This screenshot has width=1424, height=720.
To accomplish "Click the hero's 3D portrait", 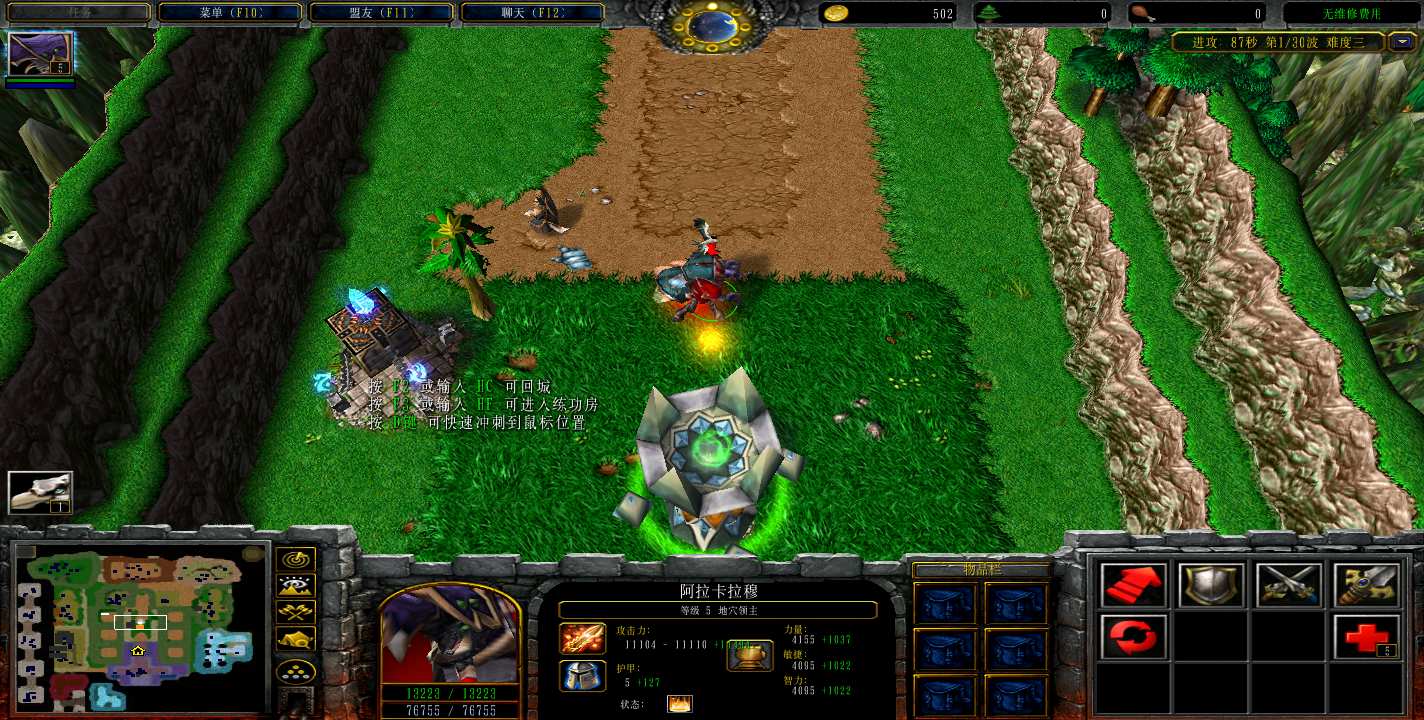I will 449,634.
